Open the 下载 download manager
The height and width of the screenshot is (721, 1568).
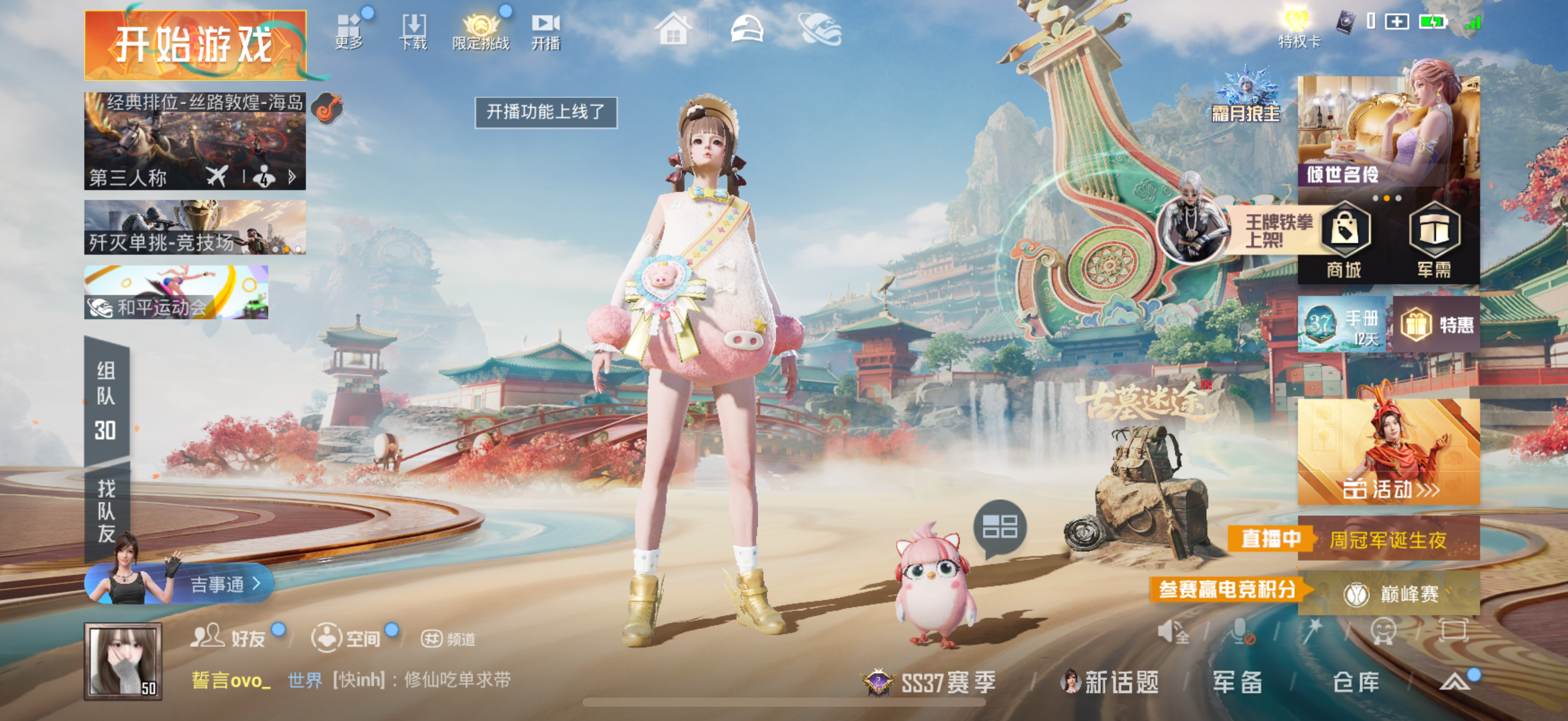[413, 32]
